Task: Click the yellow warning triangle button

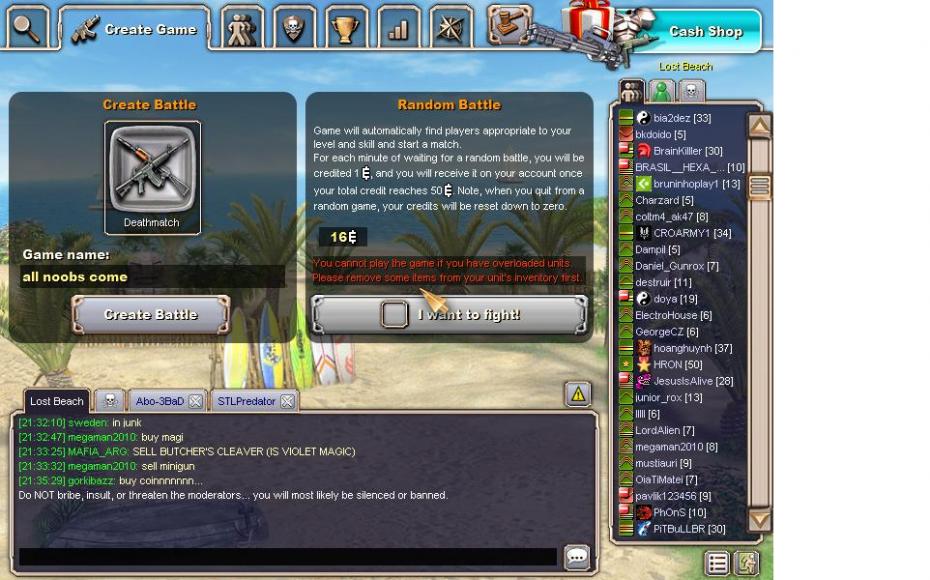Action: [578, 394]
